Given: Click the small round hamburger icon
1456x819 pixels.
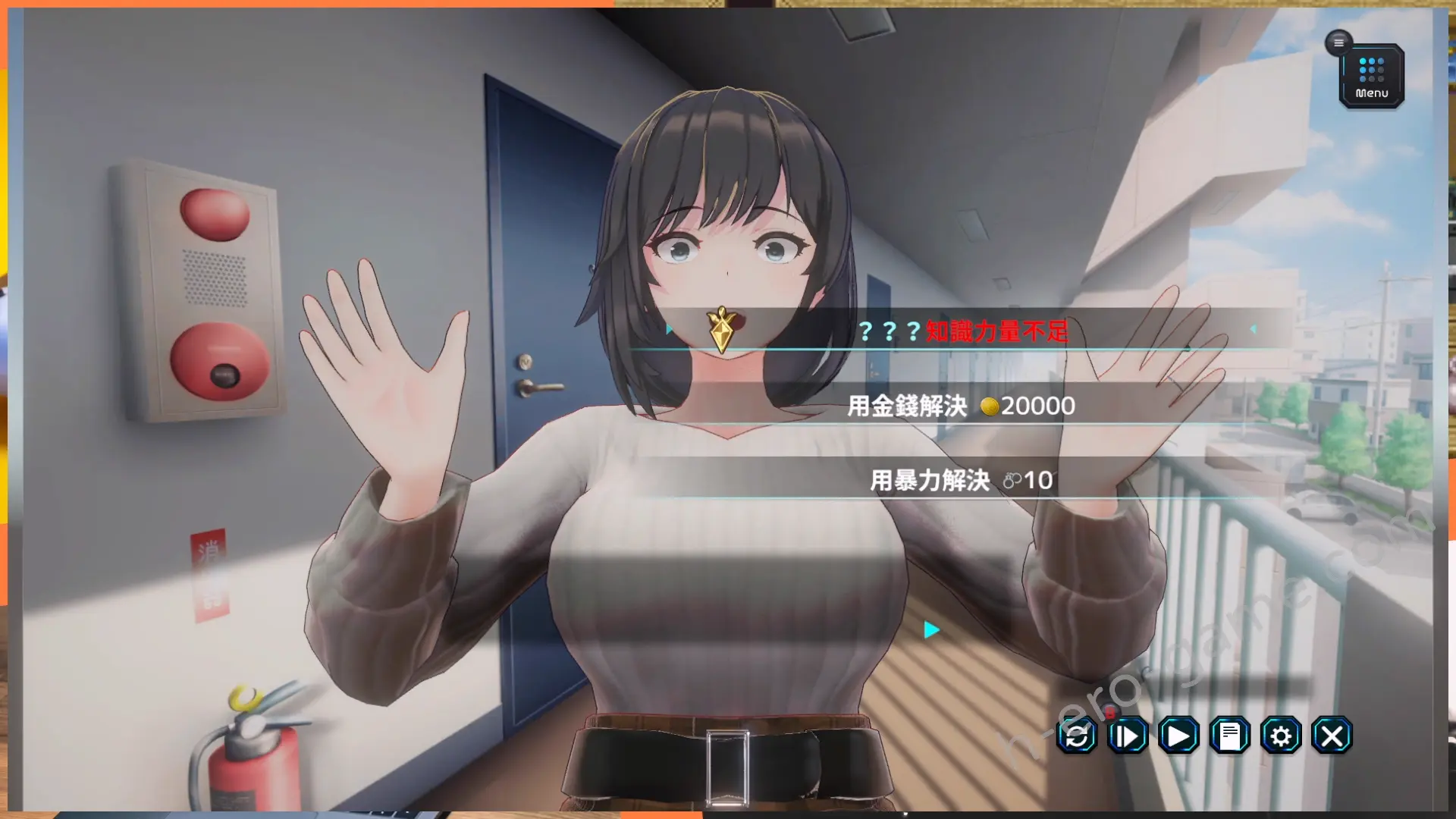Looking at the screenshot, I should coord(1338,42).
